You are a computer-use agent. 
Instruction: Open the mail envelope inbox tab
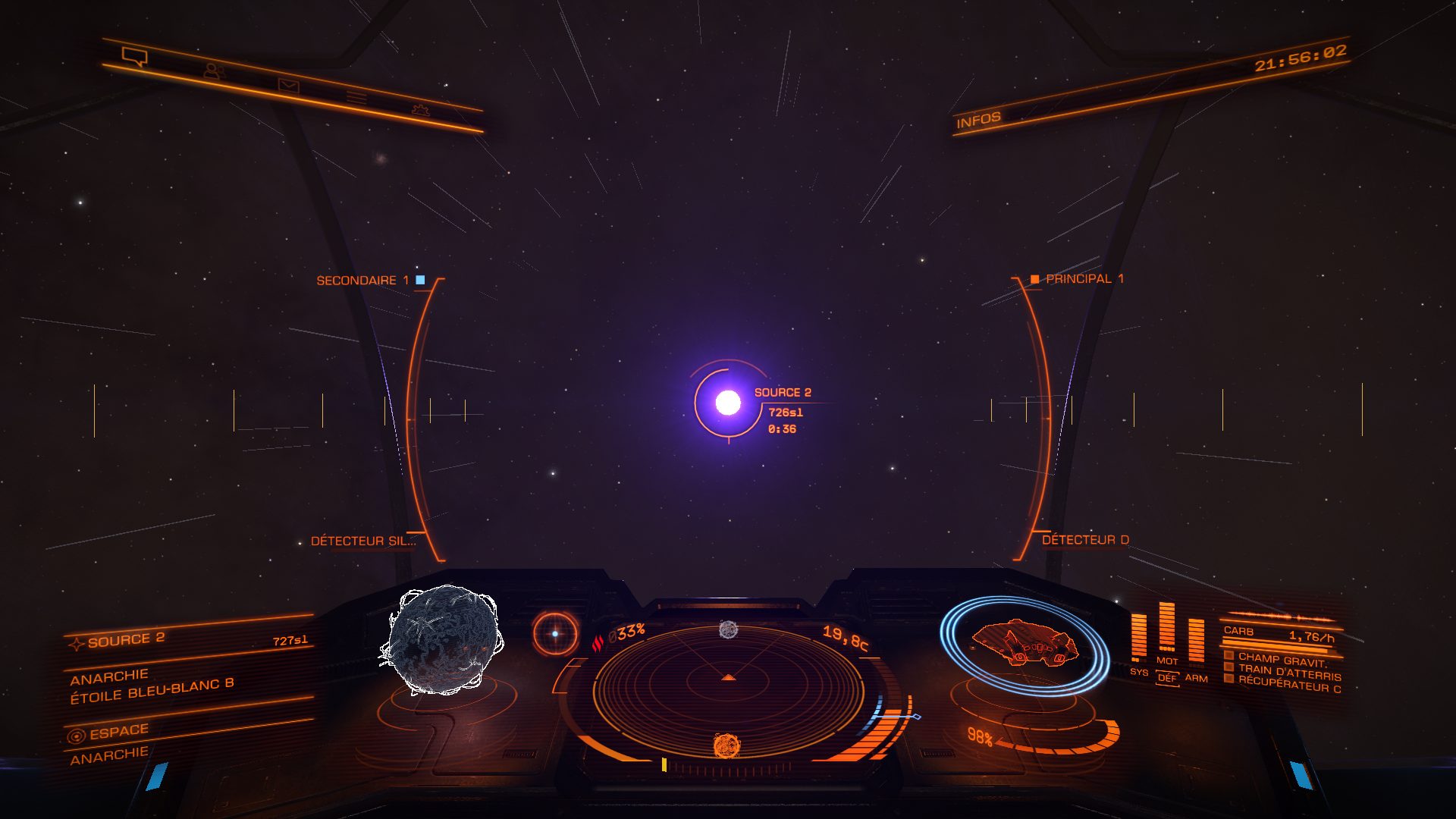tap(288, 85)
